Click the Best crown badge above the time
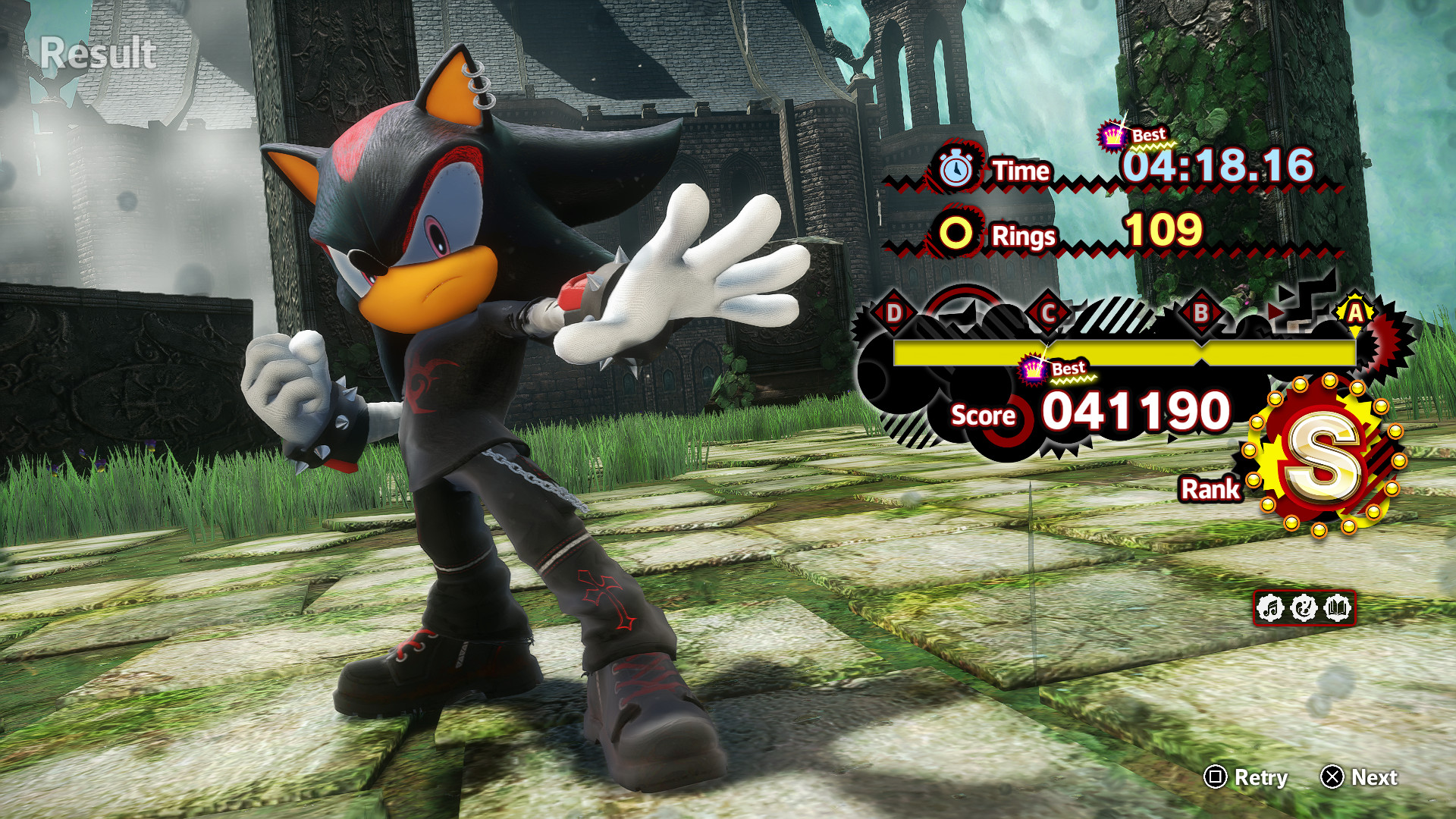1456x819 pixels. [x=1112, y=135]
